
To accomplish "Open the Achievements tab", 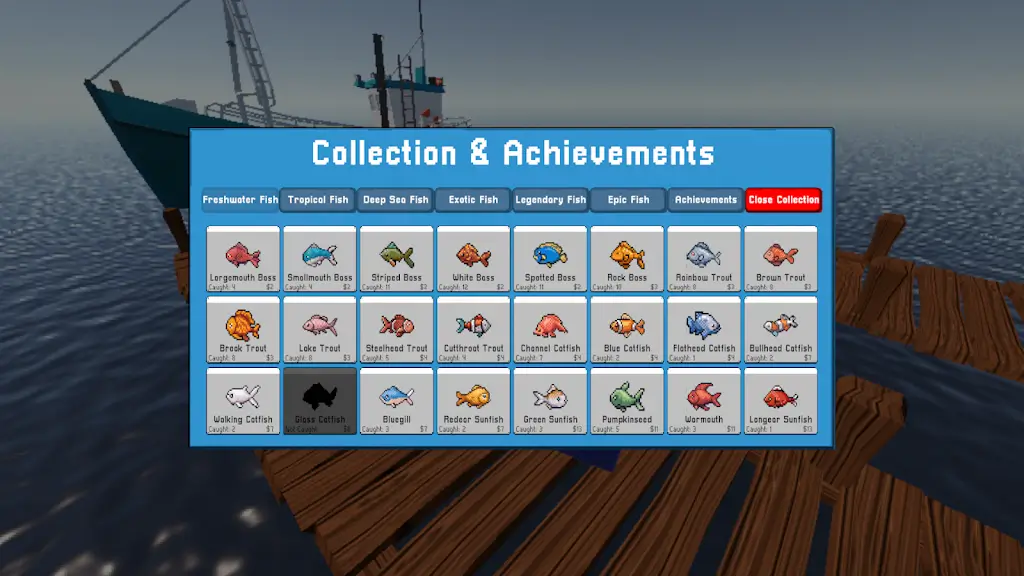I will point(705,200).
